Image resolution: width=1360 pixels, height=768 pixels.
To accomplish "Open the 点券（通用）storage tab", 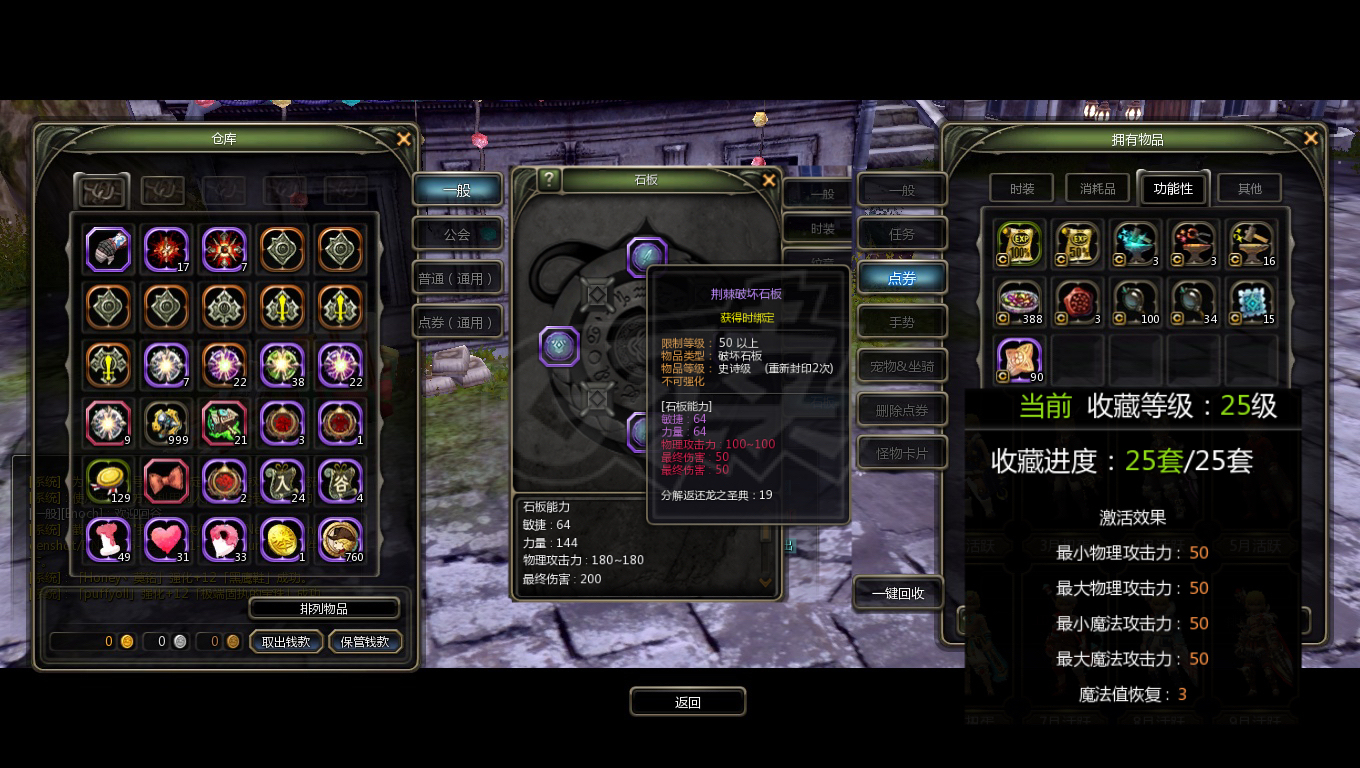I will point(457,322).
